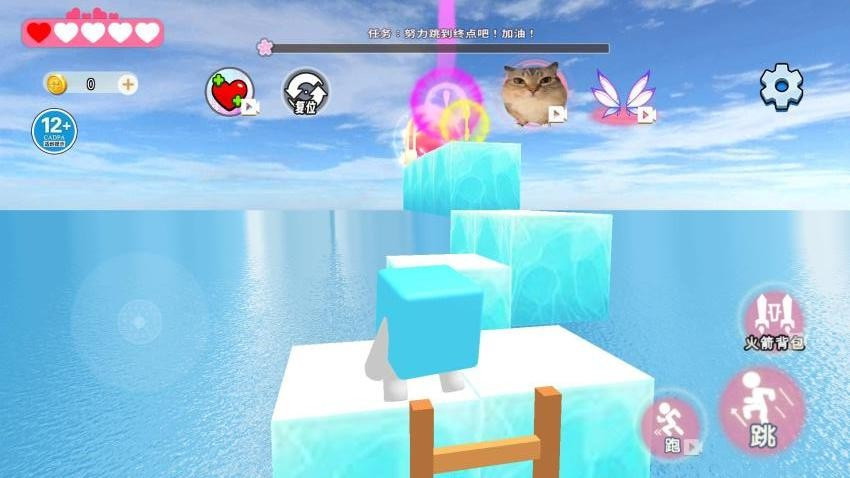Image resolution: width=850 pixels, height=478 pixels.
Task: Tap the plus button to add coins
Action: tap(128, 84)
